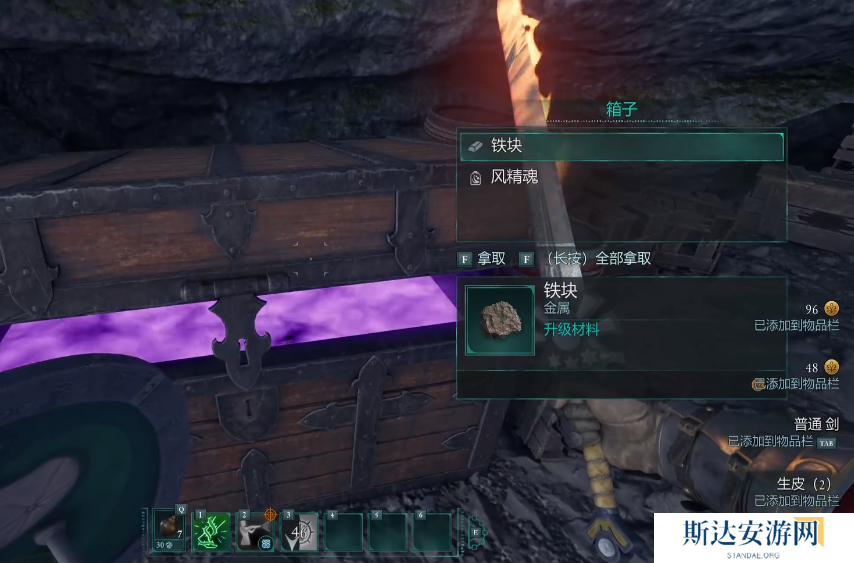Trigger the cooldown ability in slot 3

(x=299, y=531)
